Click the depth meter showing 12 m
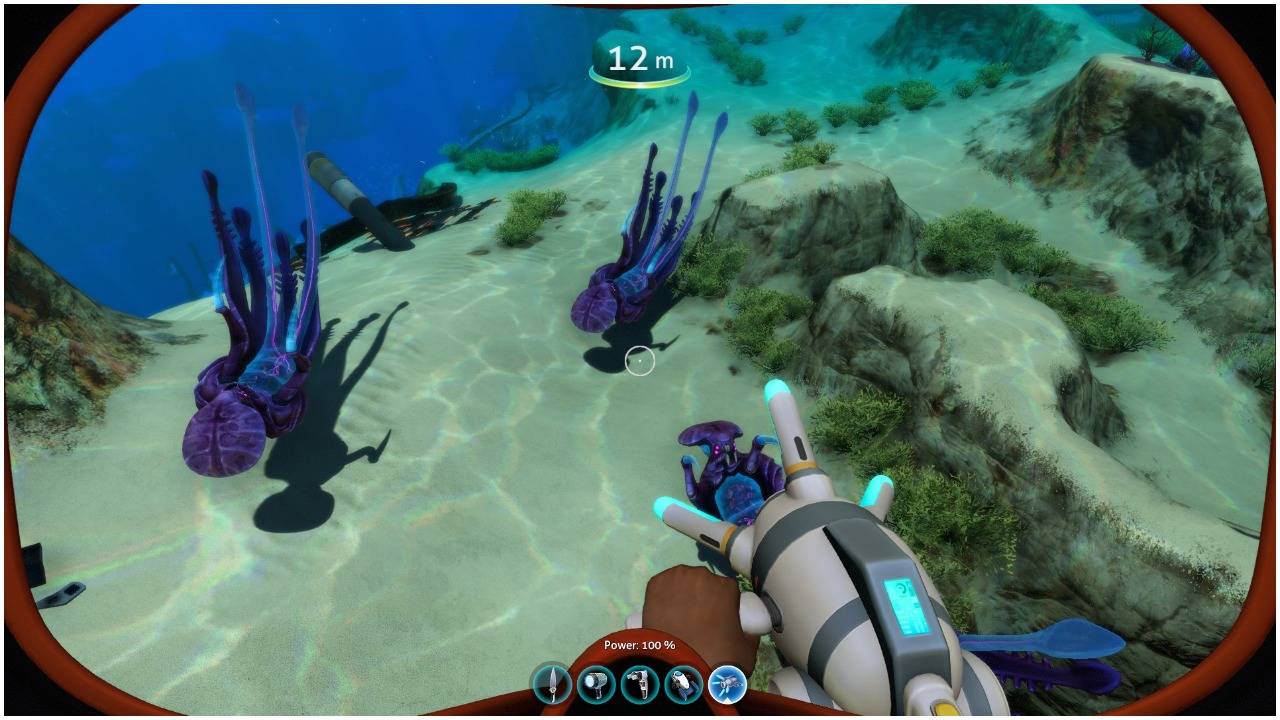This screenshot has height=720, width=1280. (641, 58)
